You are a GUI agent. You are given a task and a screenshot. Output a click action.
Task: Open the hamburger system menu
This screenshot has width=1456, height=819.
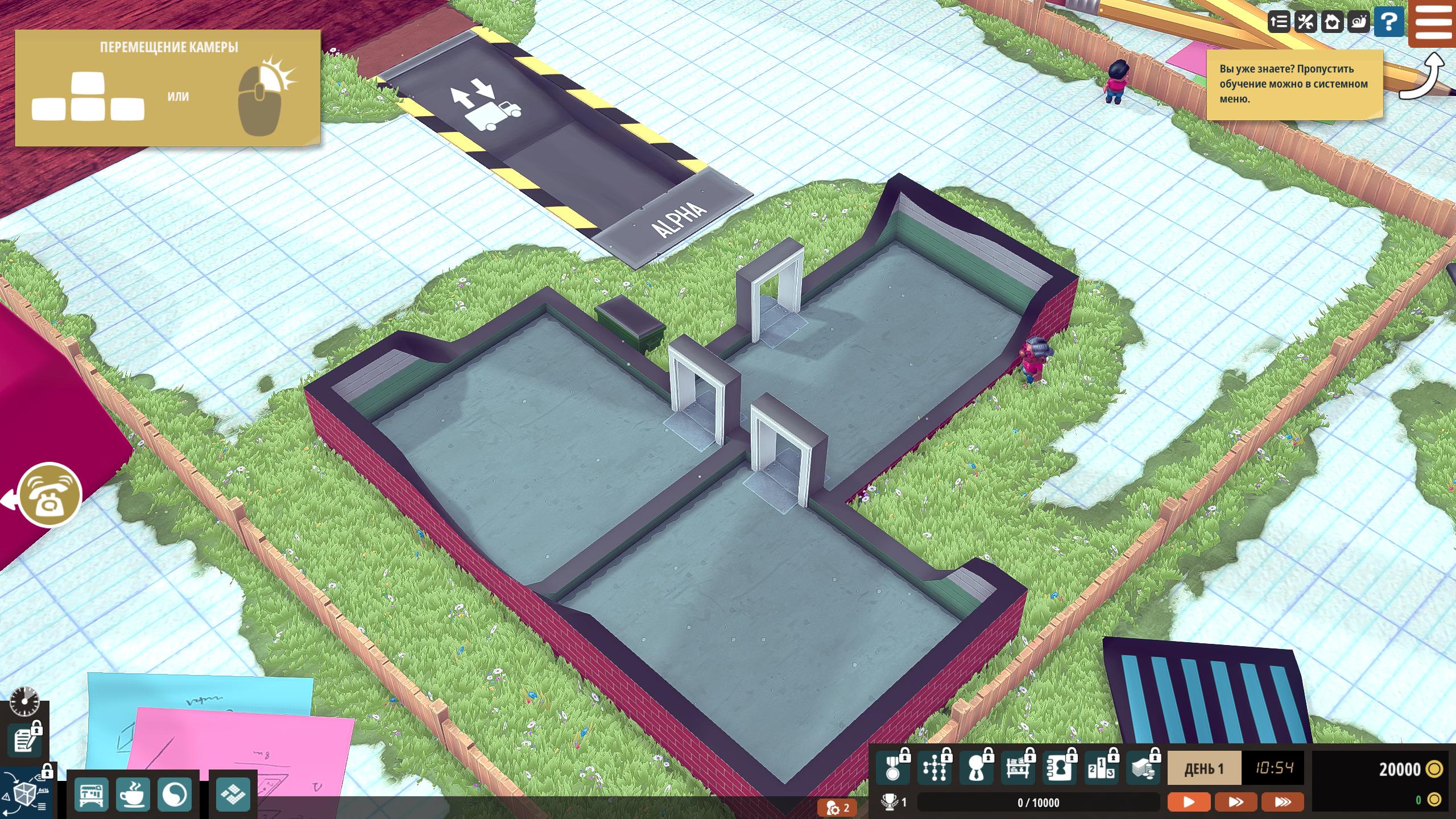(x=1432, y=23)
